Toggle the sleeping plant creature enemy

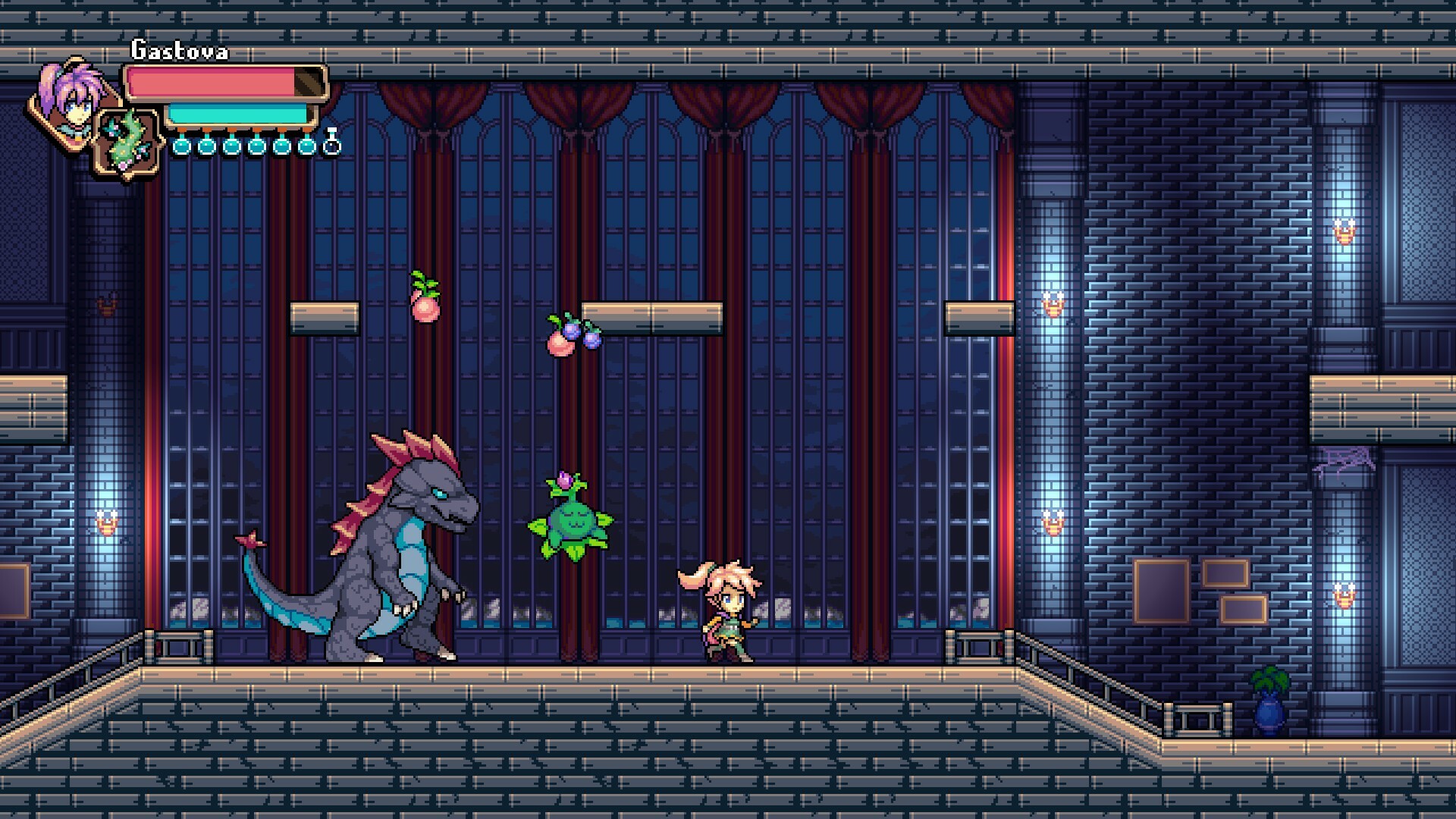570,523
